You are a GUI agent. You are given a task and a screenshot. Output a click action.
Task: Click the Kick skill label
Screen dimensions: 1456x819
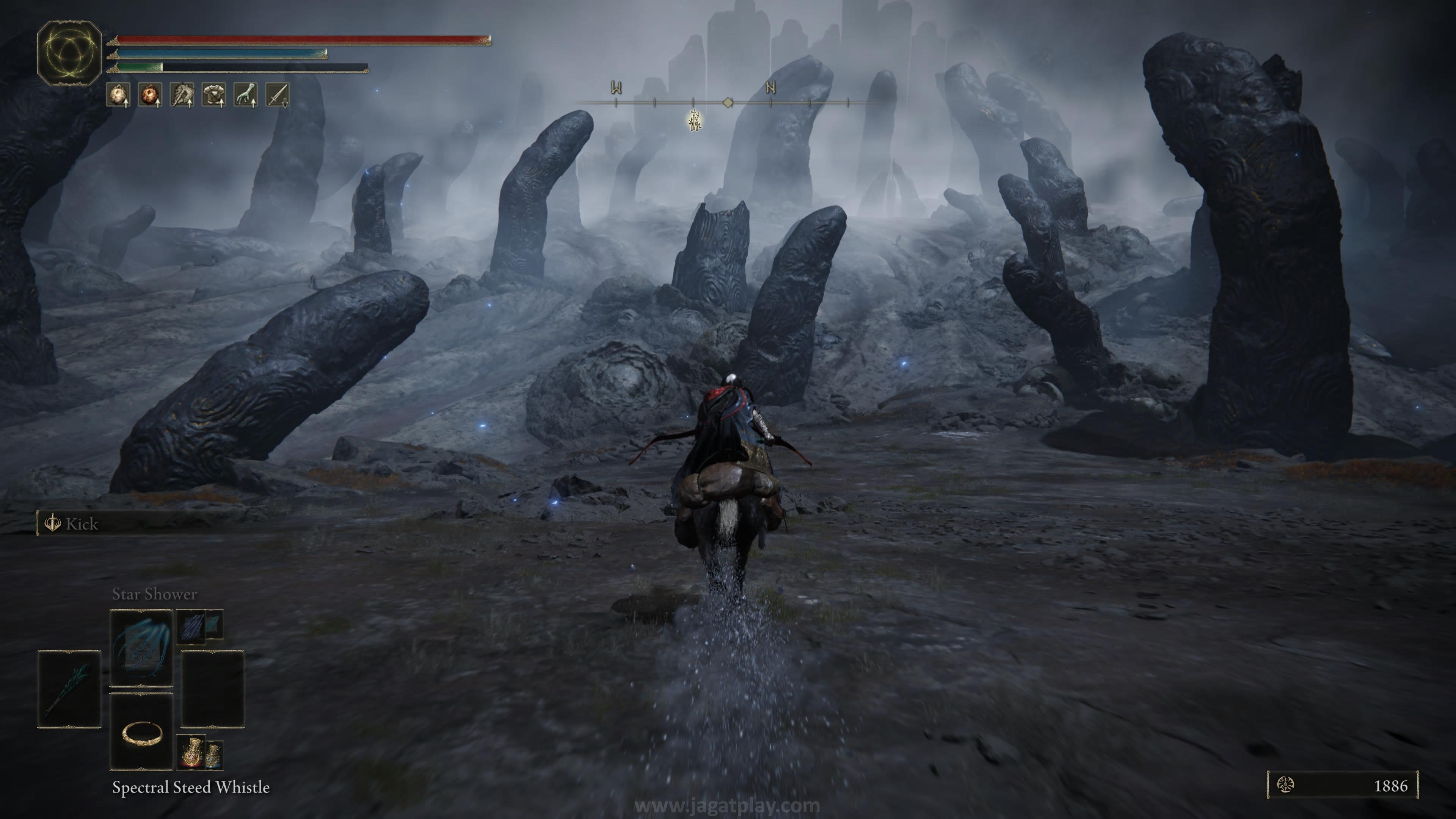(x=82, y=524)
